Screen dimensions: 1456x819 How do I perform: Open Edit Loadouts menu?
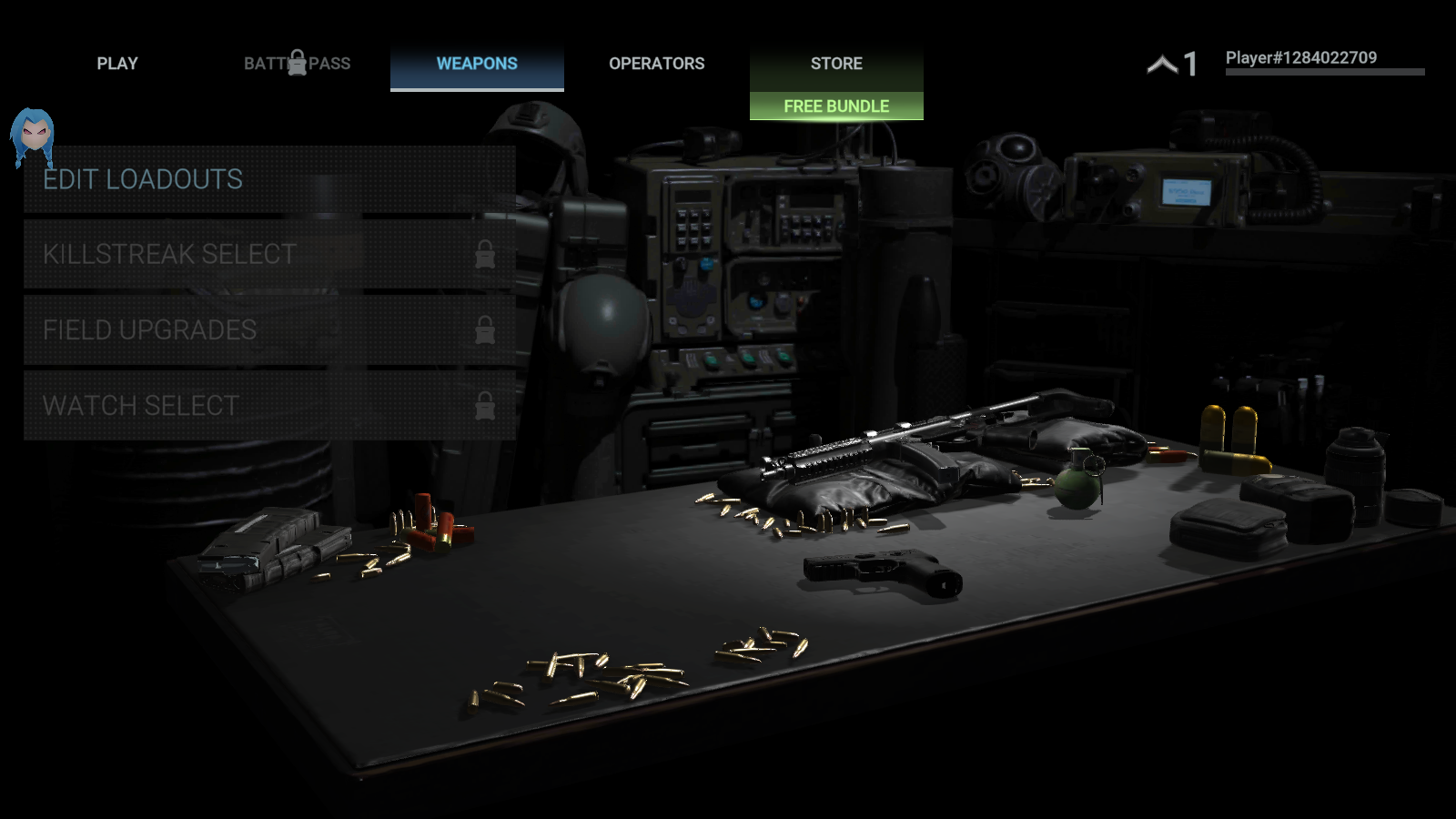[x=269, y=179]
